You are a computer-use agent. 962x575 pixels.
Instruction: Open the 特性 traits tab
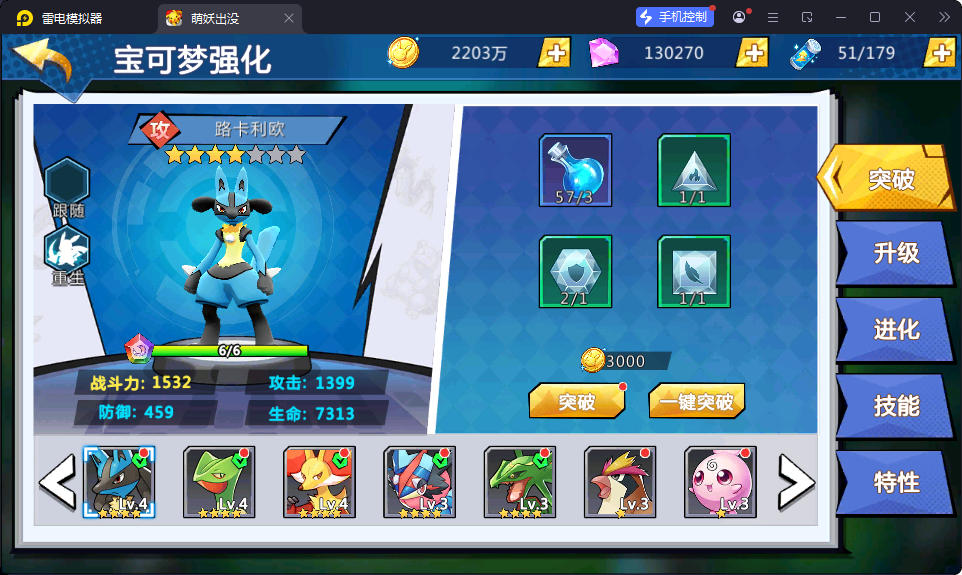895,482
